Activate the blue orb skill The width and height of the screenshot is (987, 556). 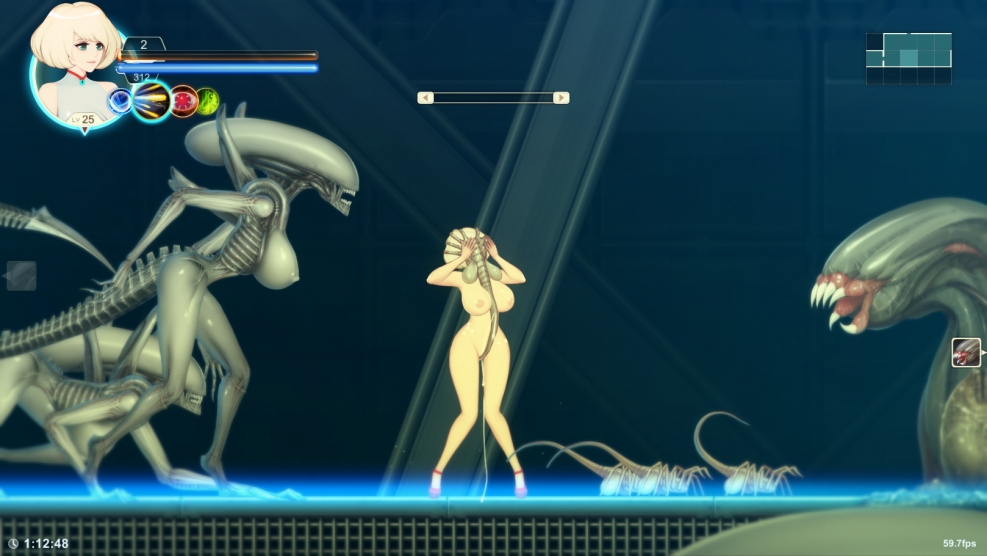click(120, 100)
